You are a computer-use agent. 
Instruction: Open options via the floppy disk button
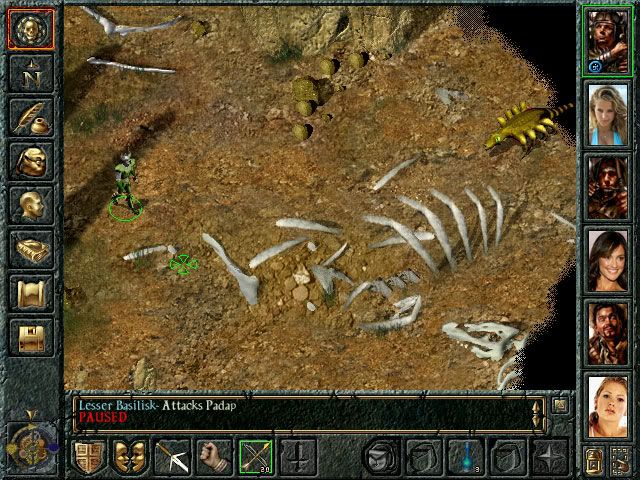pyautogui.click(x=30, y=336)
